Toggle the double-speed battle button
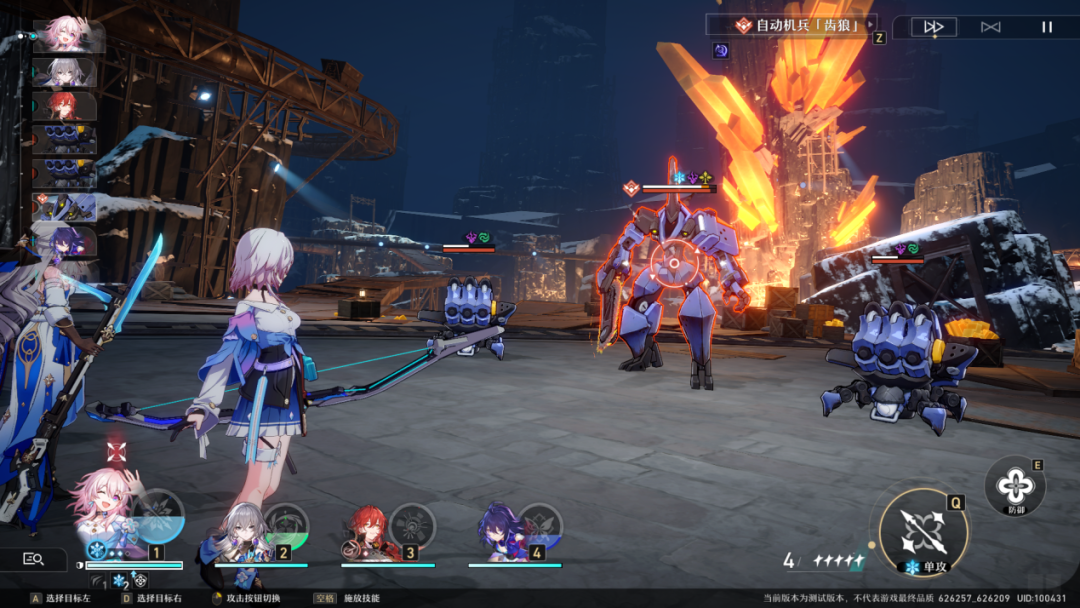Viewport: 1080px width, 608px height. point(934,27)
